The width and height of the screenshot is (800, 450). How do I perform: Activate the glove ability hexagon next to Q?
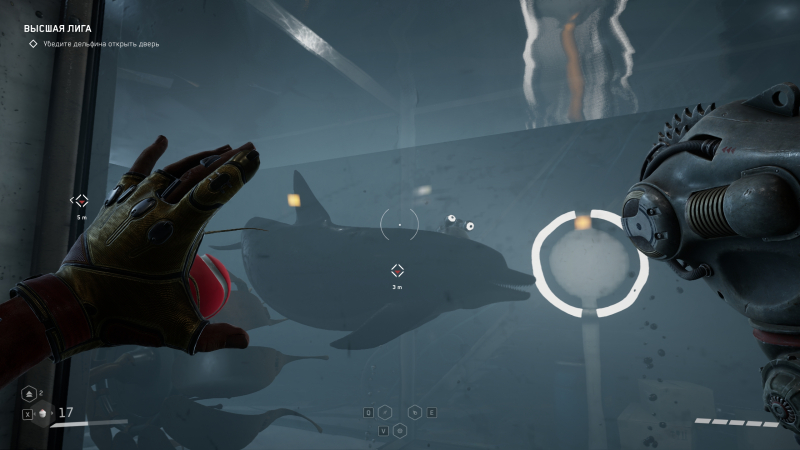point(385,412)
